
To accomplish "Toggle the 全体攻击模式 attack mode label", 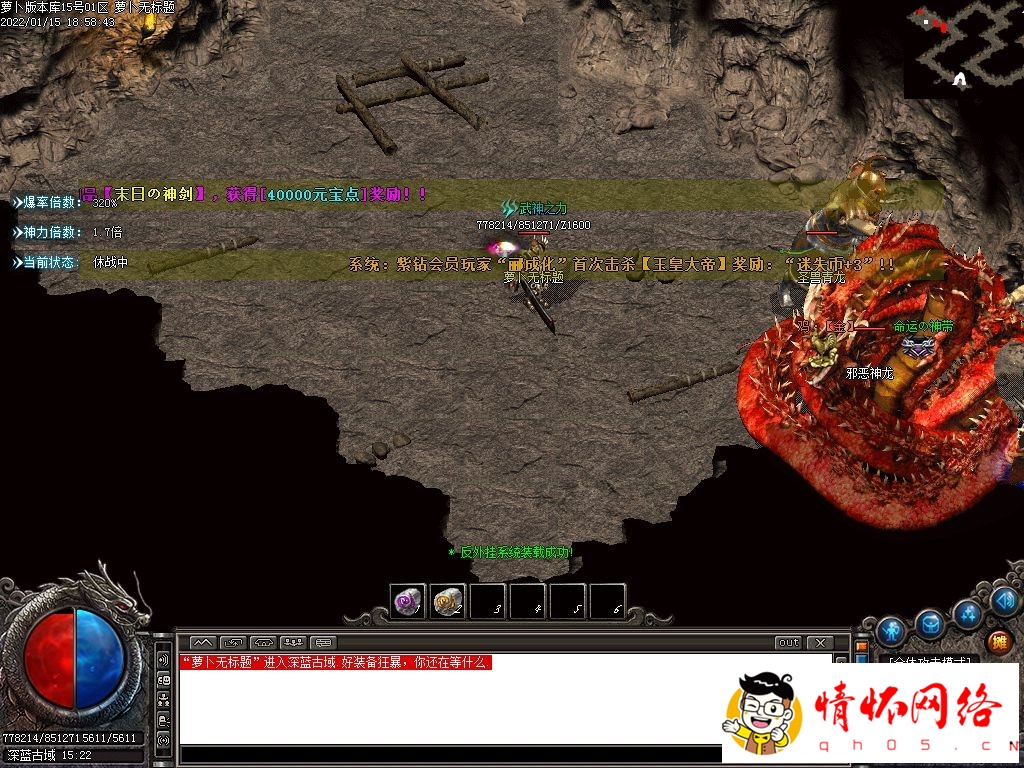I will (x=930, y=661).
